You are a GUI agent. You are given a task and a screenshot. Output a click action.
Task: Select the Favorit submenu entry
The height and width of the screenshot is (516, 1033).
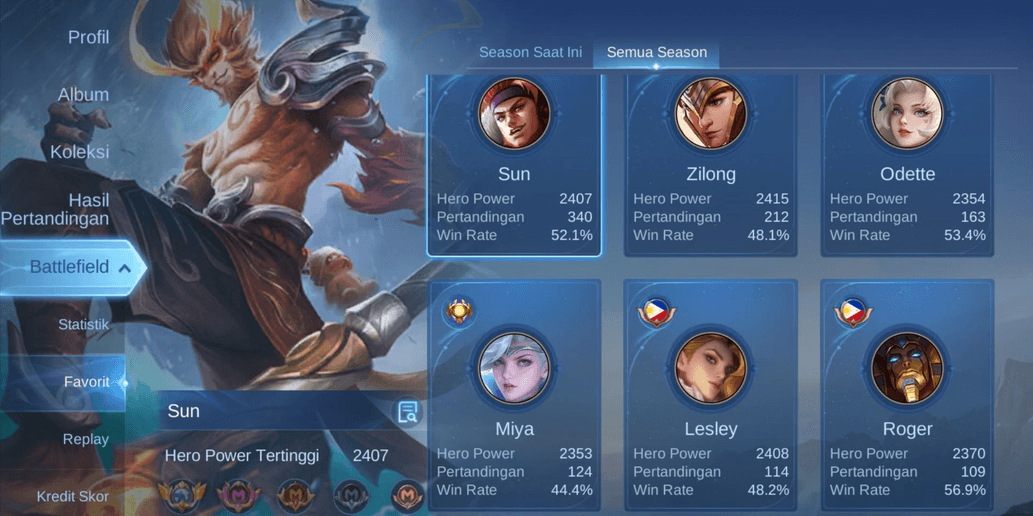pos(86,382)
